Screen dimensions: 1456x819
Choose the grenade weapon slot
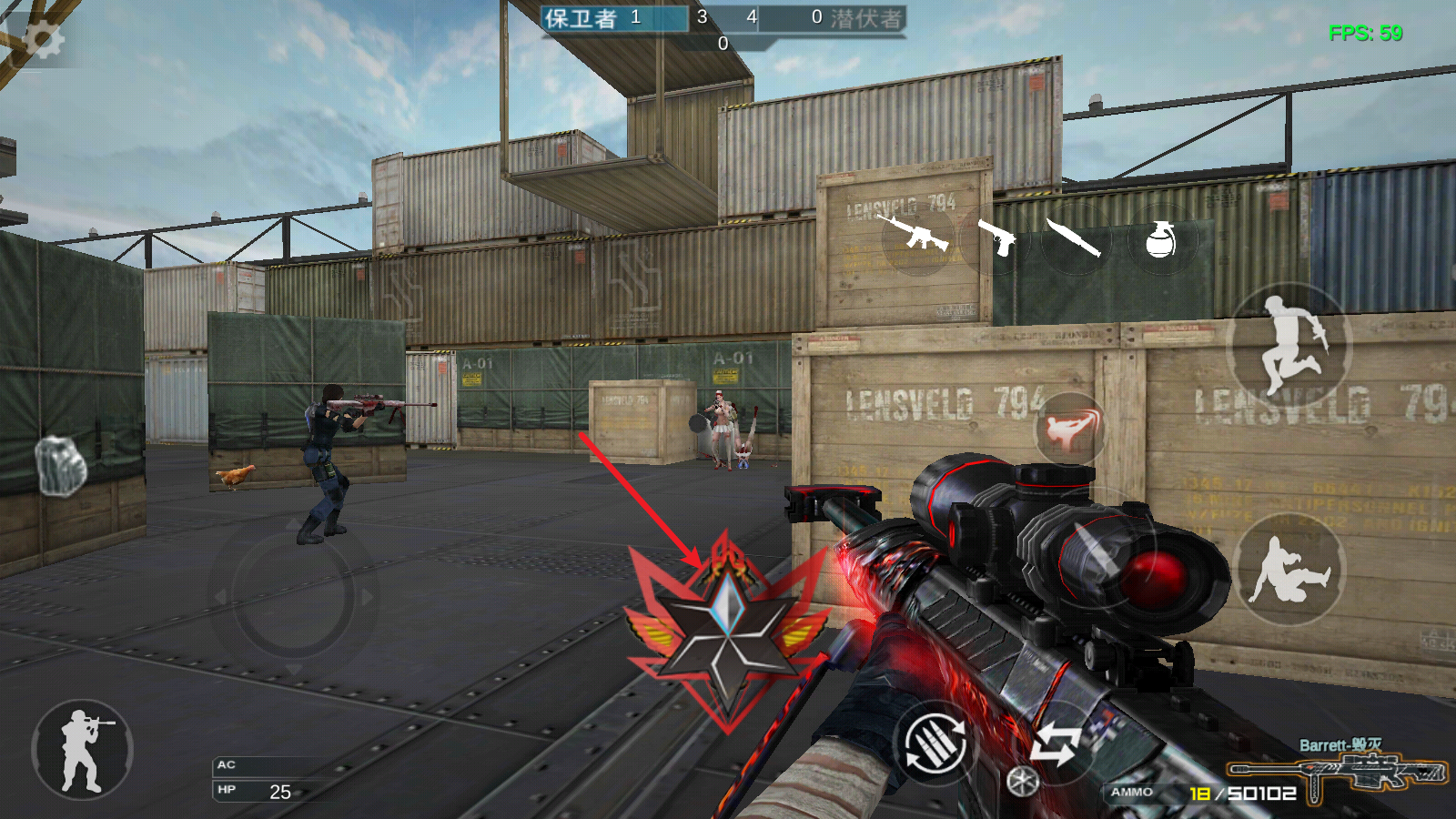point(1159,239)
